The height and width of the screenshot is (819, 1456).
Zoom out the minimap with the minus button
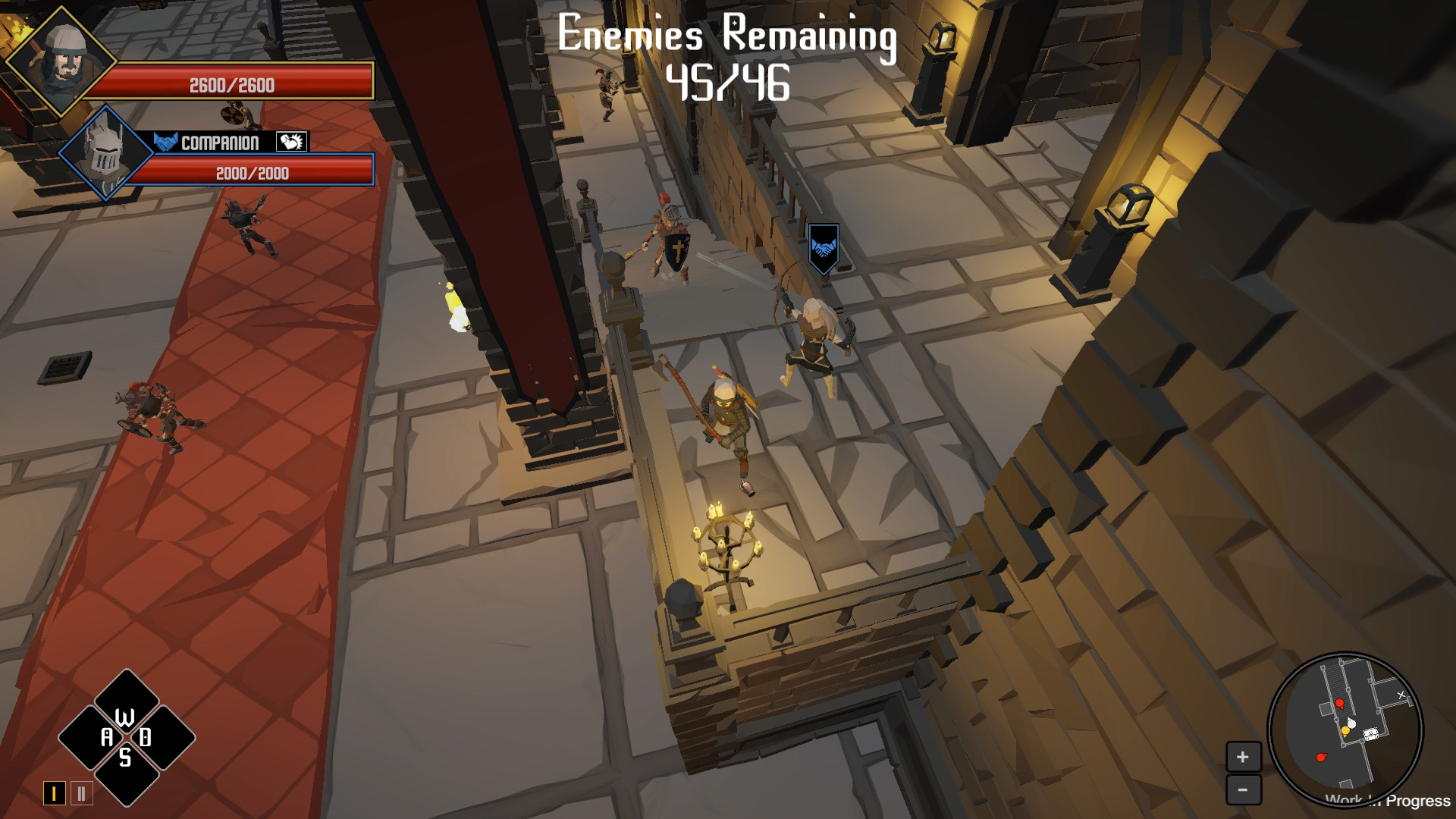click(1242, 789)
